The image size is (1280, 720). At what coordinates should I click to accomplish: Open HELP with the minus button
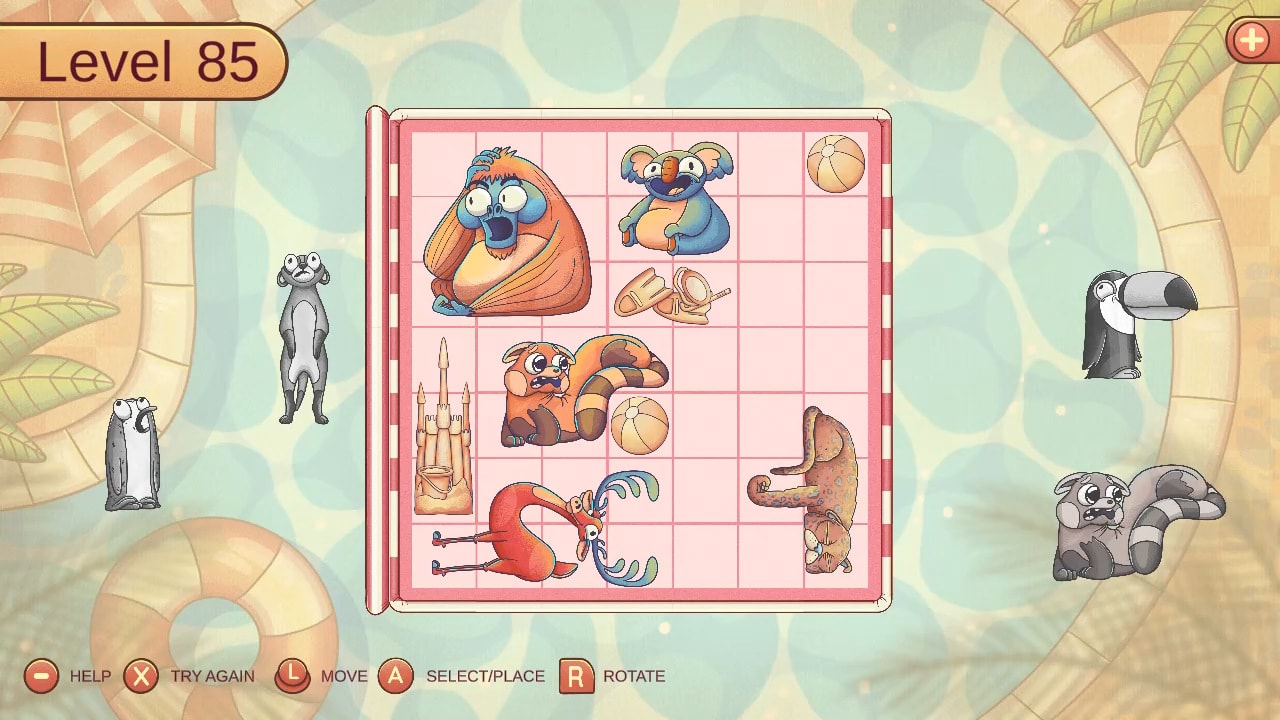point(40,676)
